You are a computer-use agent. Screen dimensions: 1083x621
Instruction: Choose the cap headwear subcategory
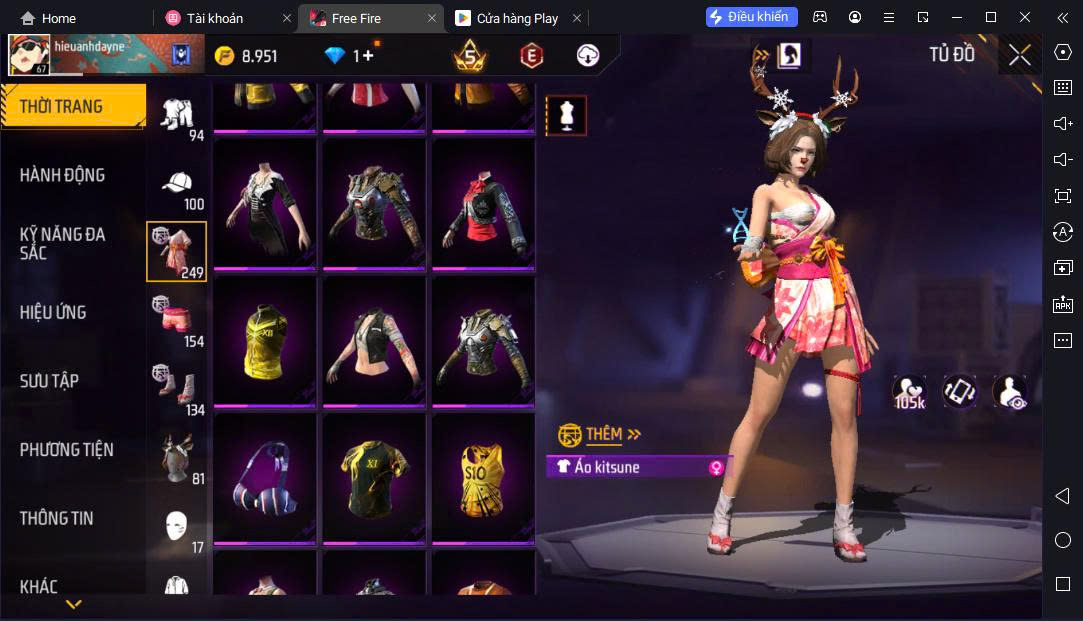click(178, 187)
